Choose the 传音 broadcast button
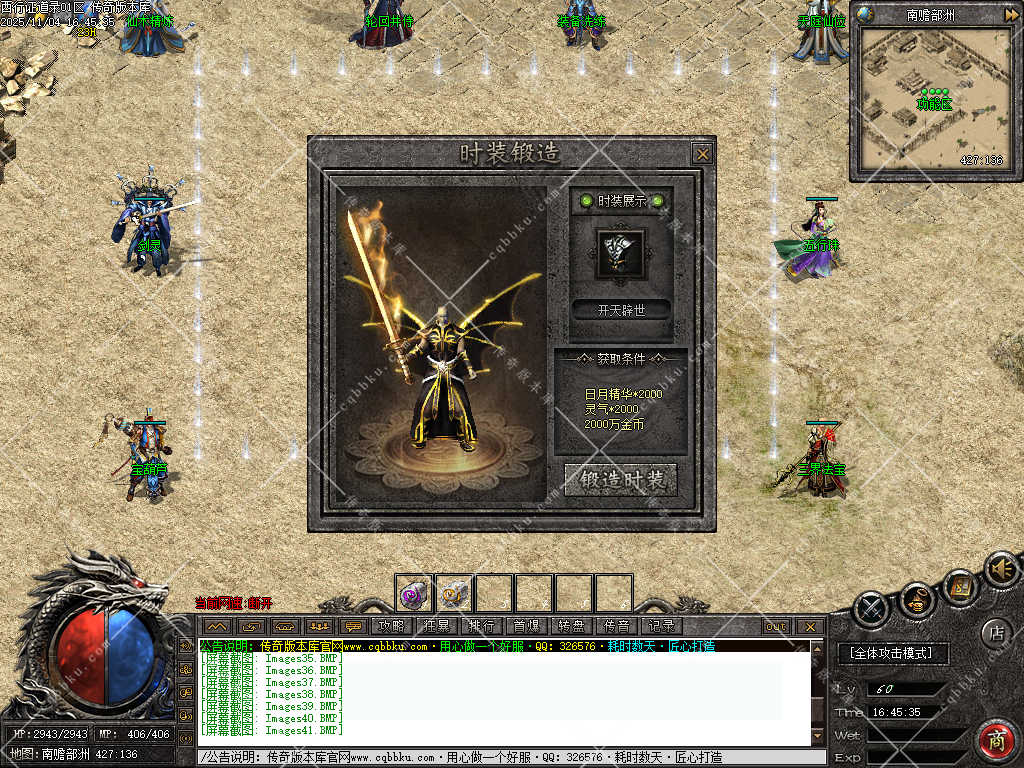 (617, 626)
